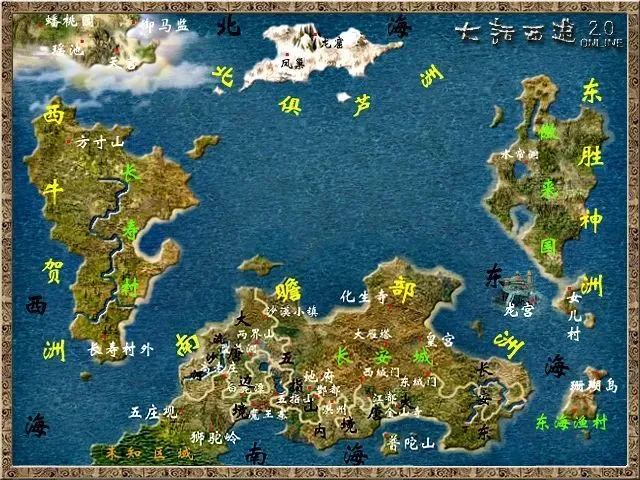640x480 pixels.
Task: Go to the 皇宫 palace marker
Action: click(x=440, y=340)
